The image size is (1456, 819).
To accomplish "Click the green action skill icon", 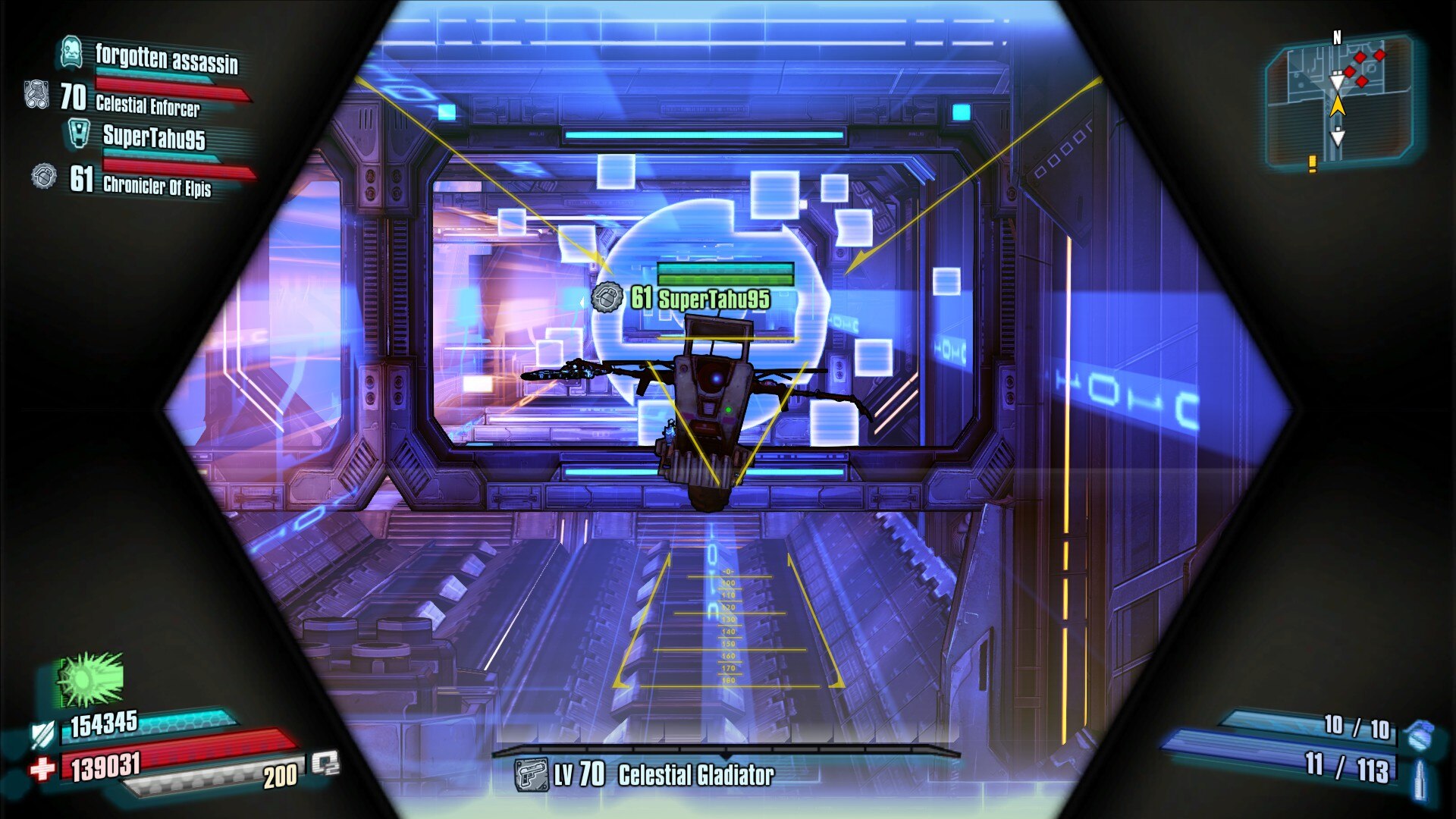I will click(91, 679).
